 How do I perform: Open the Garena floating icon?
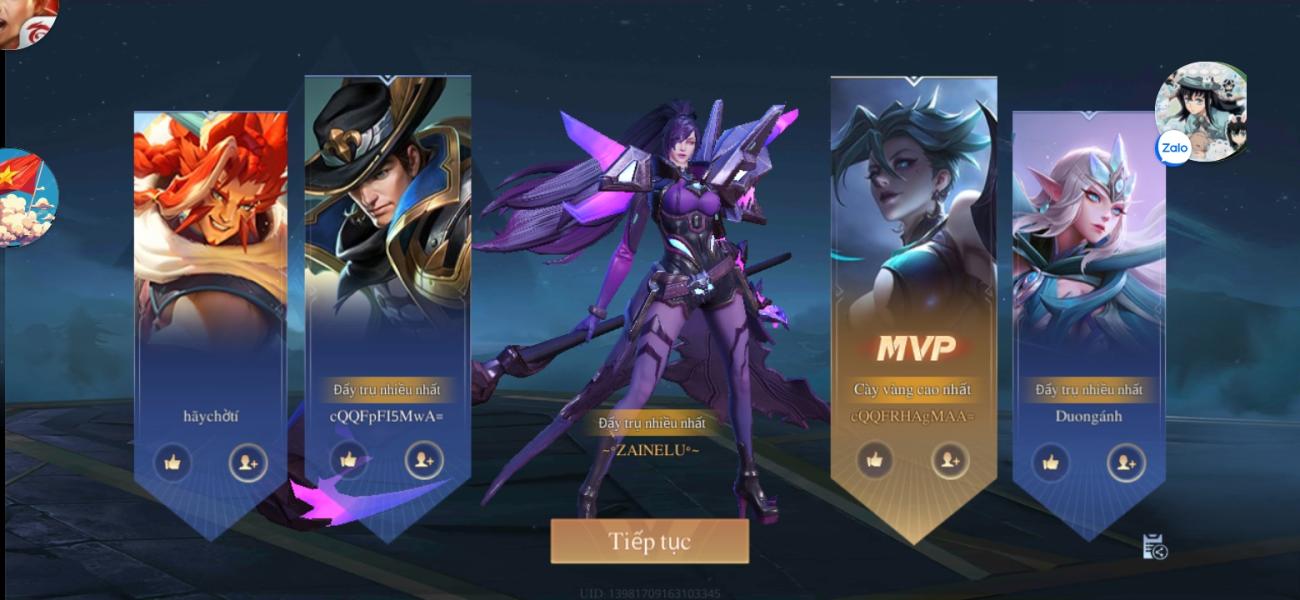click(x=28, y=22)
